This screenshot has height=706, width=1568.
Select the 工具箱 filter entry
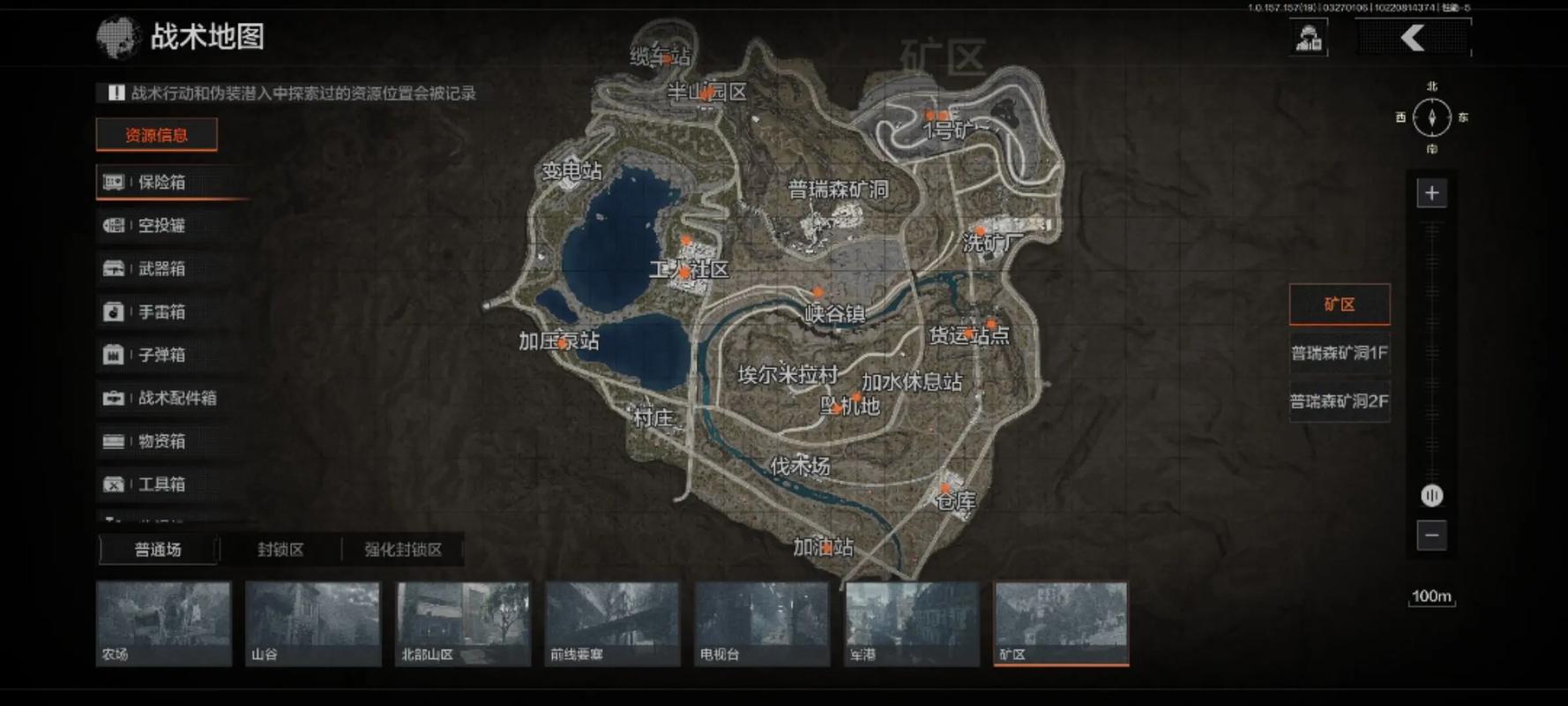(x=161, y=484)
